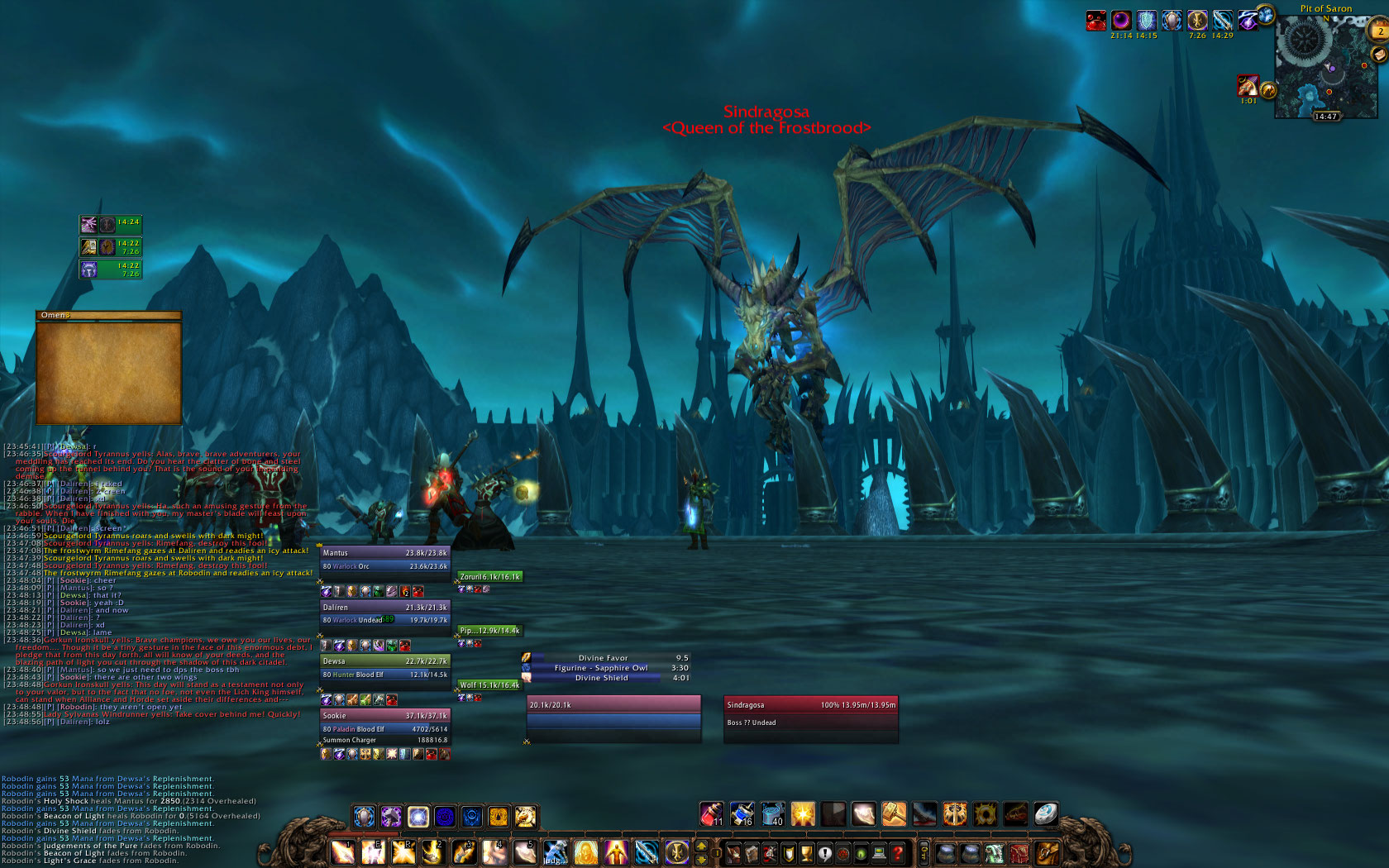Select Sookie the Paladin party frame
The height and width of the screenshot is (868, 1389).
[x=384, y=723]
